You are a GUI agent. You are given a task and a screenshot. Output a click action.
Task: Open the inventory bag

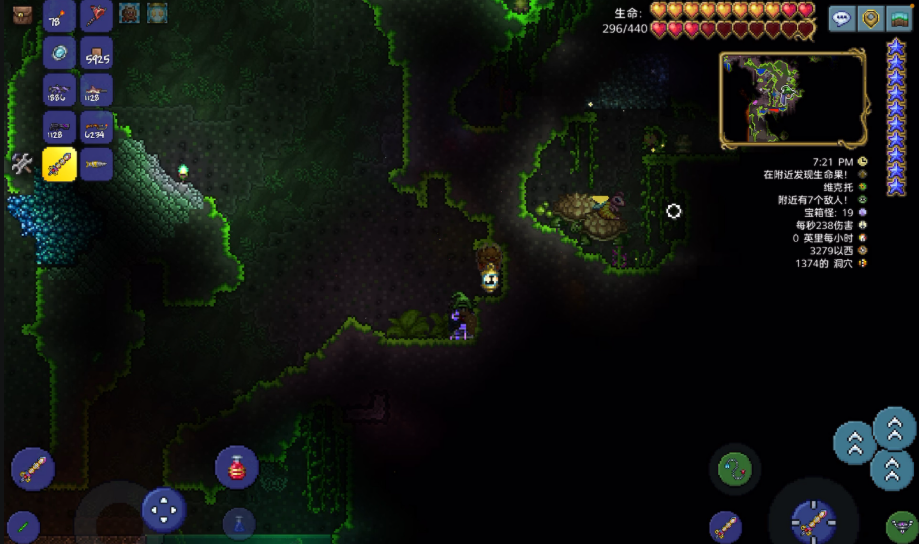[22, 14]
